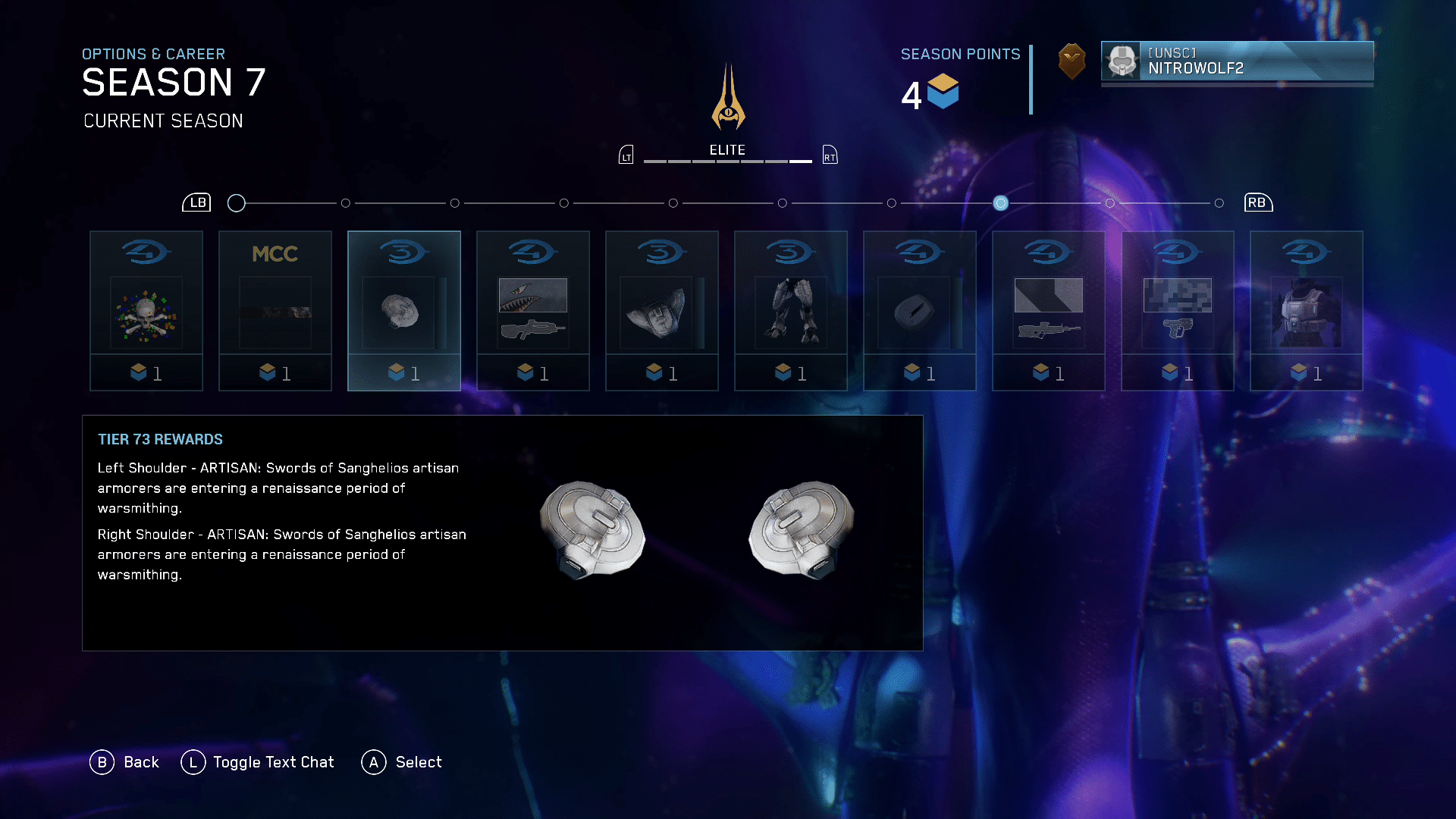Select the chest armor reward tile

(x=1307, y=311)
